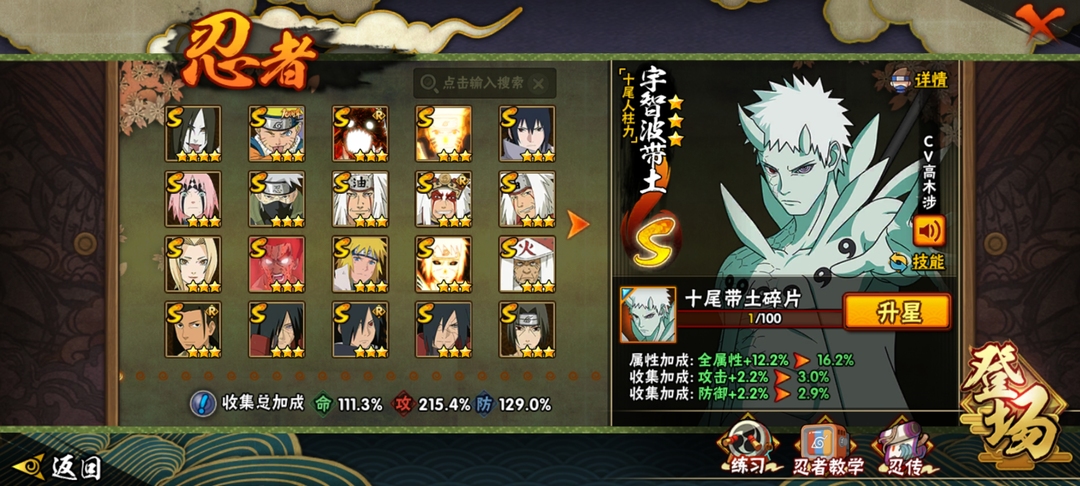Choose the pink-haired Sakura portrait
The width and height of the screenshot is (1080, 486).
coord(193,198)
